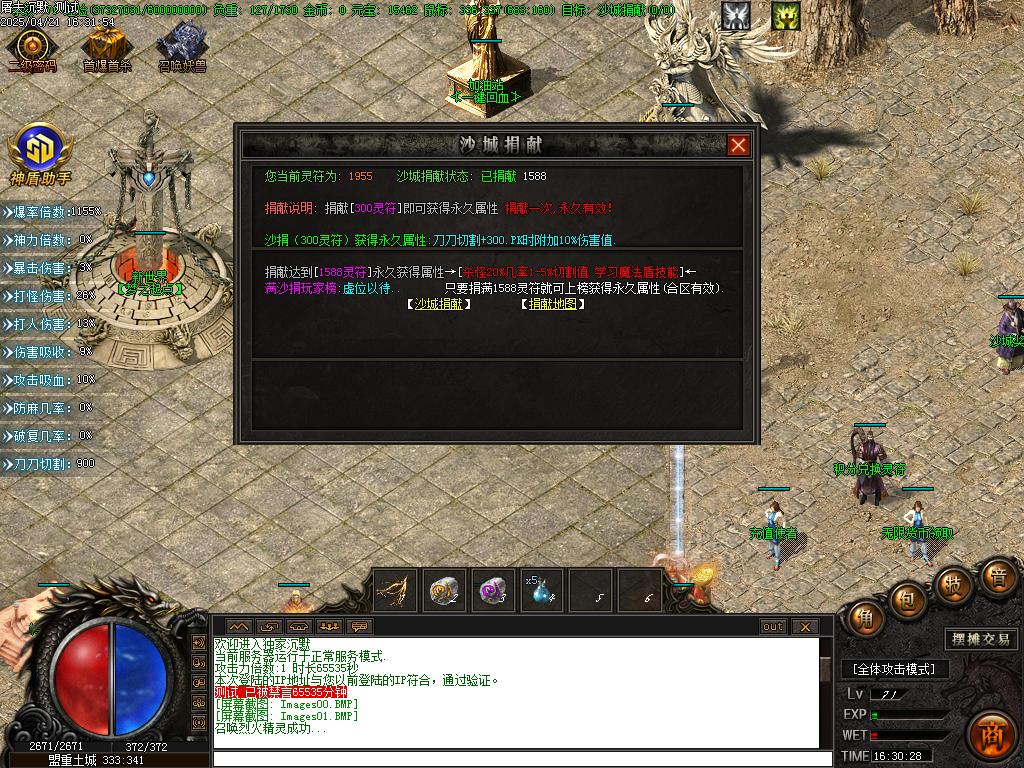Open the 二级密码 icon
The image size is (1024, 768).
[32, 47]
